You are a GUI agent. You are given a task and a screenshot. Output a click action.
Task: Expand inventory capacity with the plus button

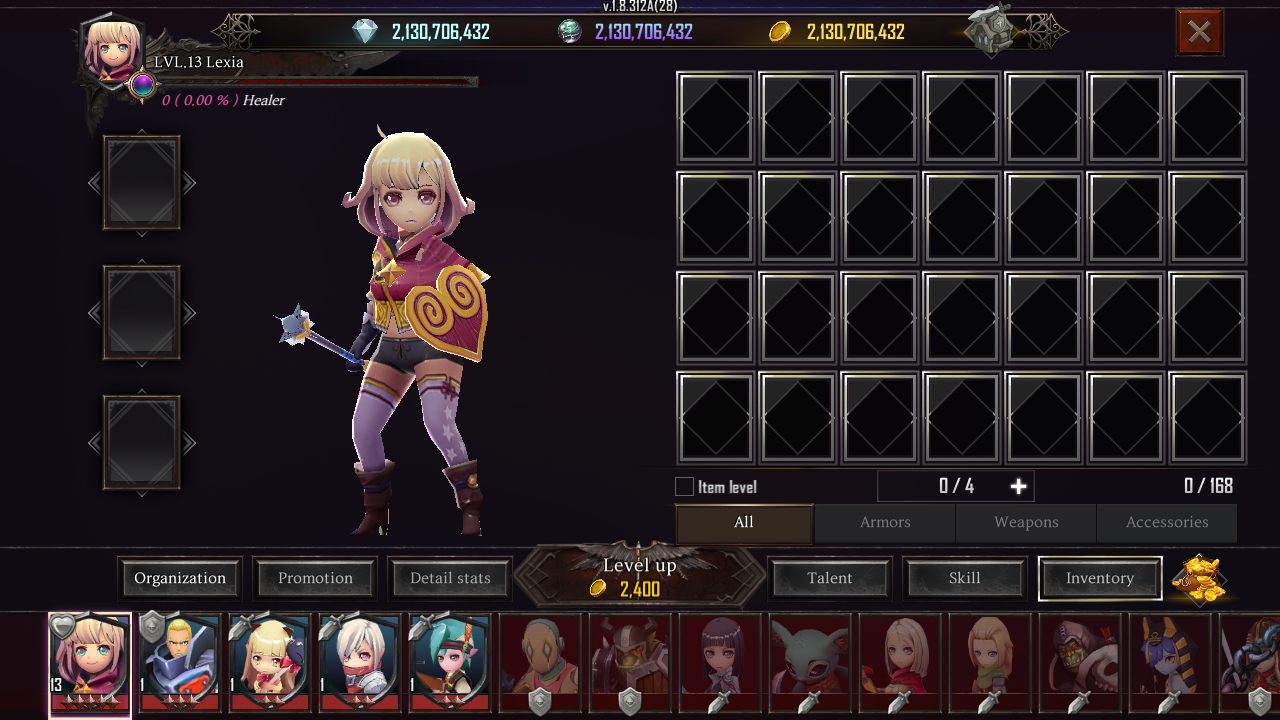coord(1018,486)
